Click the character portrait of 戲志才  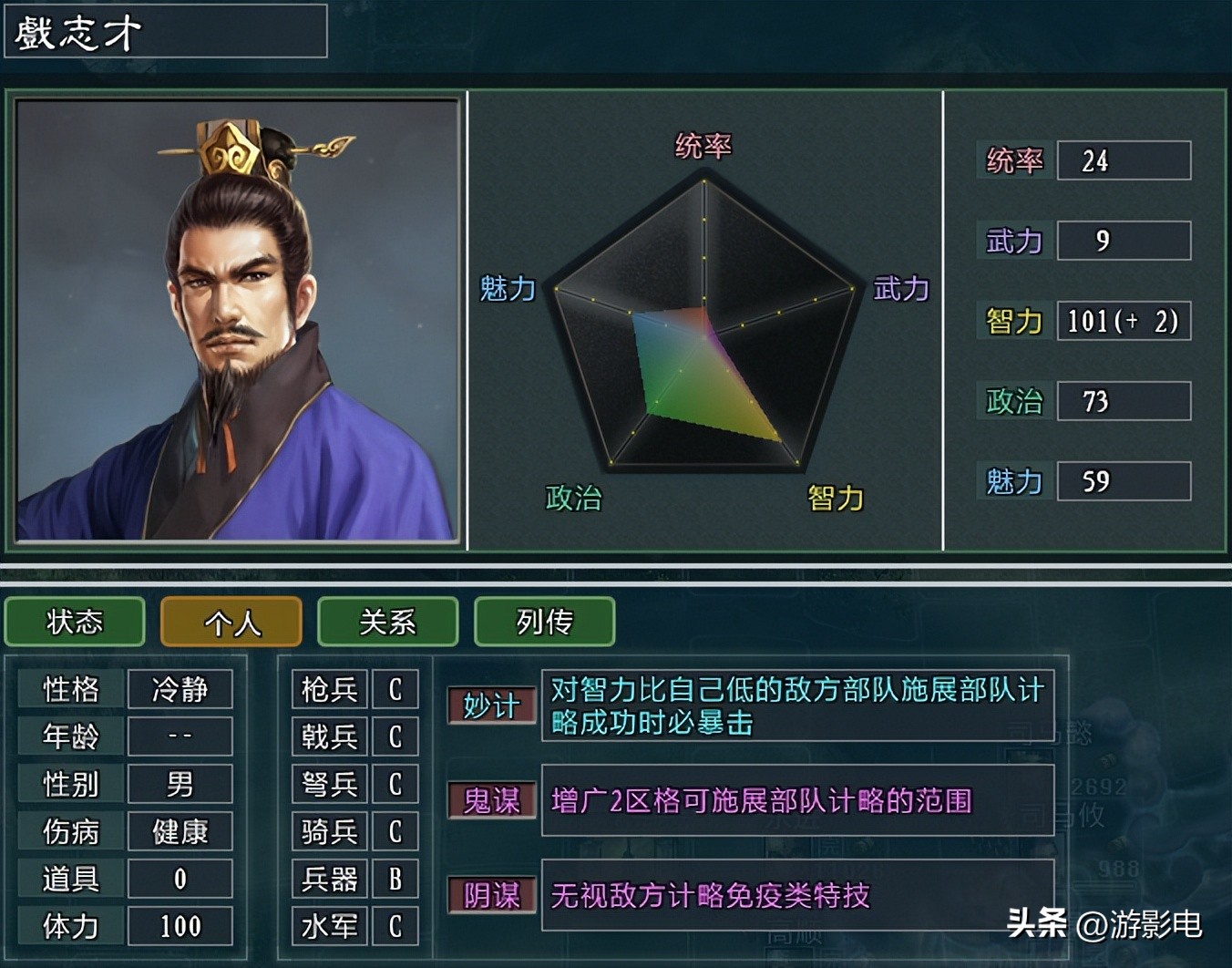pyautogui.click(x=239, y=319)
